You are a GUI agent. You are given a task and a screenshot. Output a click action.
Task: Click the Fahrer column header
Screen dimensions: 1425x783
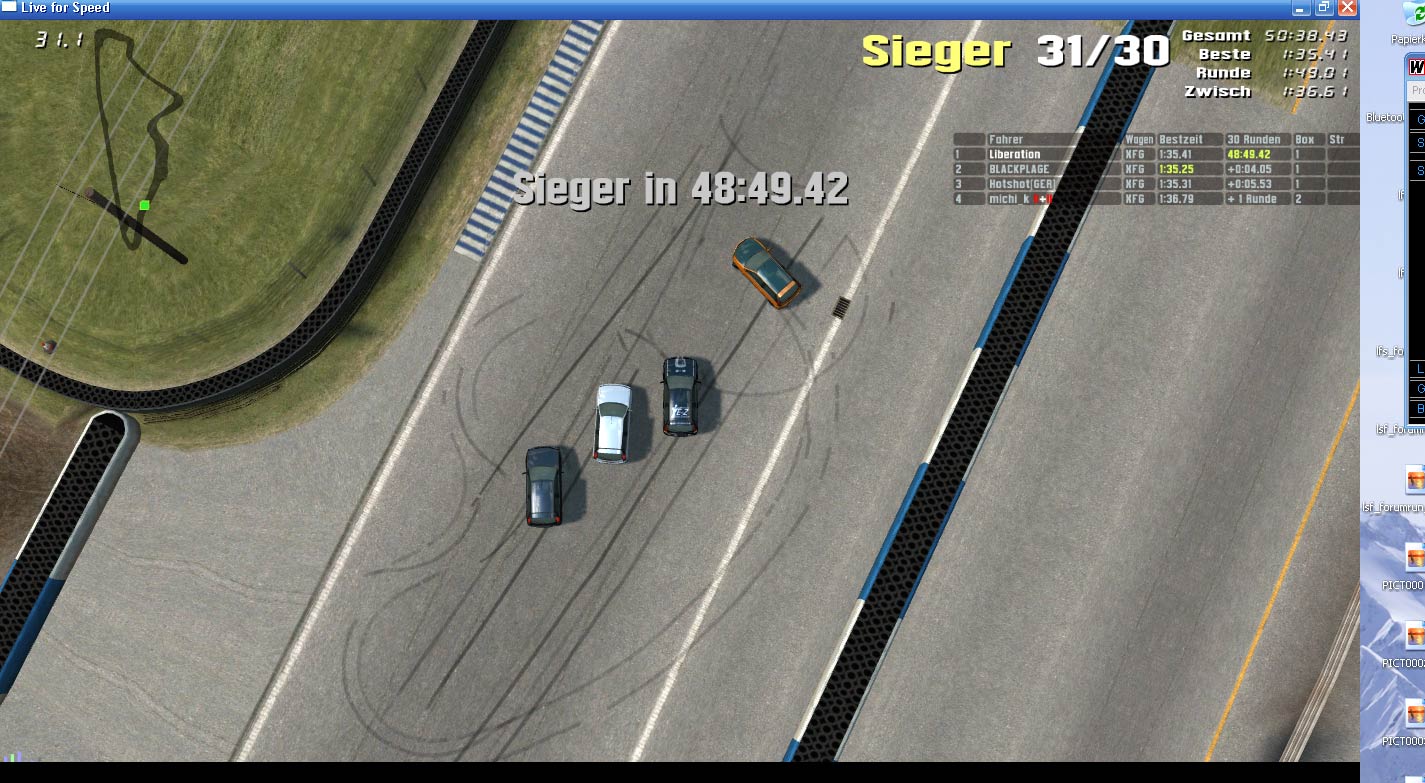(1005, 140)
